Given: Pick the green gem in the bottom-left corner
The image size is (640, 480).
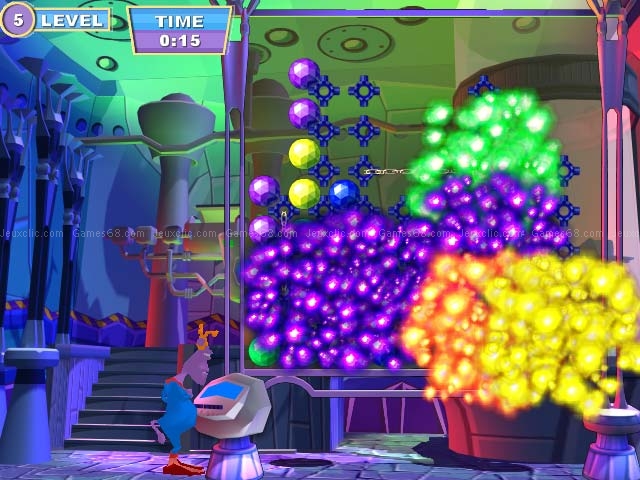Looking at the screenshot, I should 263,351.
